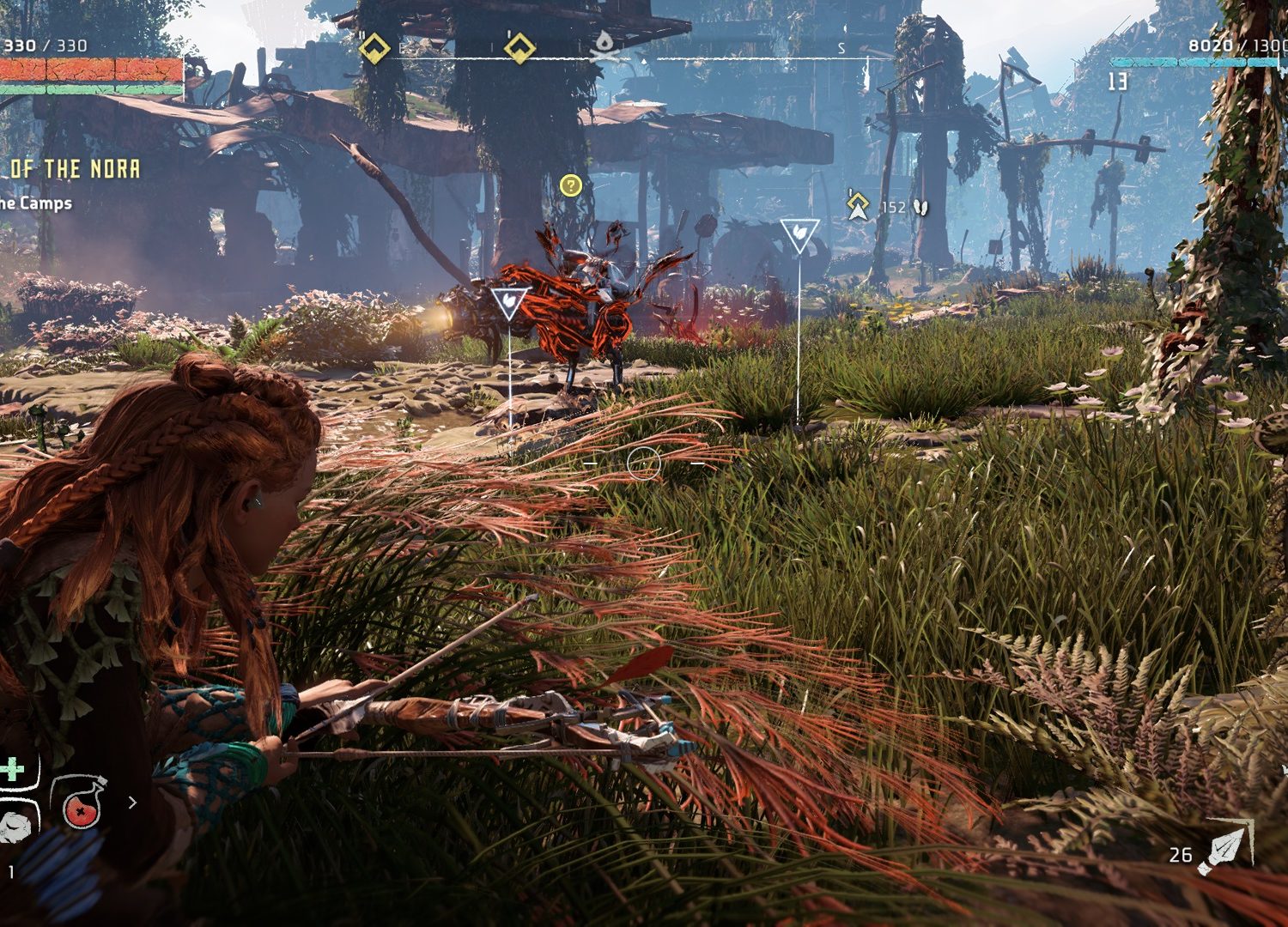
Task: Click the arrow ammo icon
Action: coord(1226,848)
